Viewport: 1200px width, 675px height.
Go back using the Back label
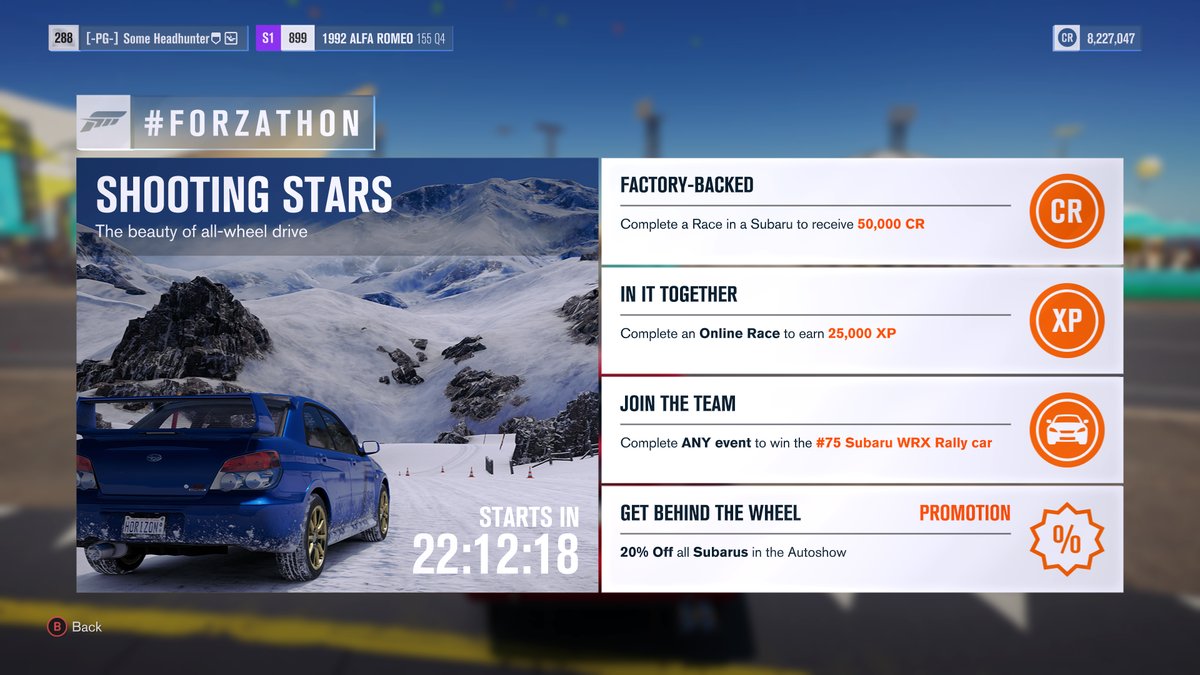[x=86, y=627]
